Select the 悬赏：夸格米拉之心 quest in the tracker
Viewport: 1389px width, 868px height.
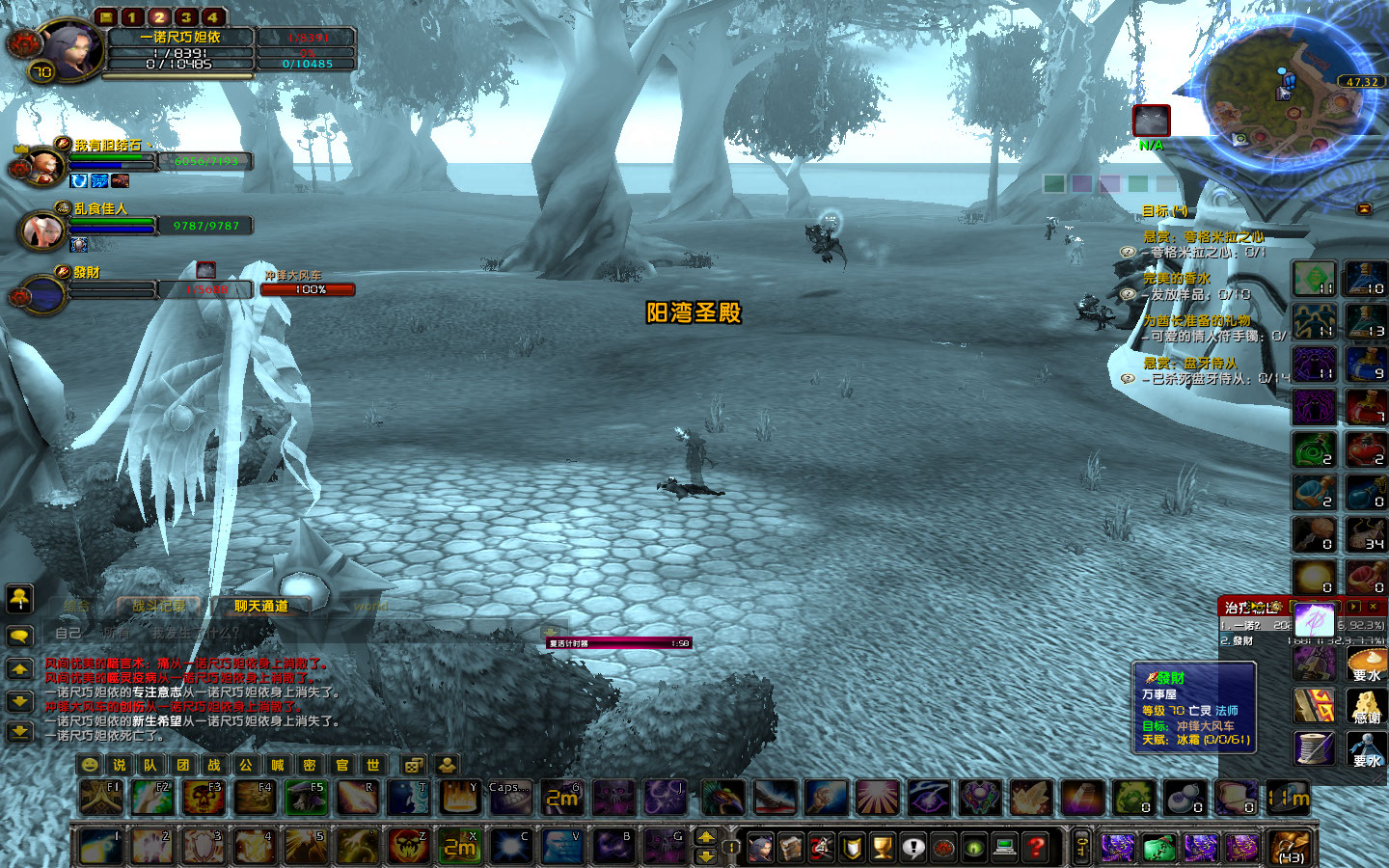(x=1203, y=236)
